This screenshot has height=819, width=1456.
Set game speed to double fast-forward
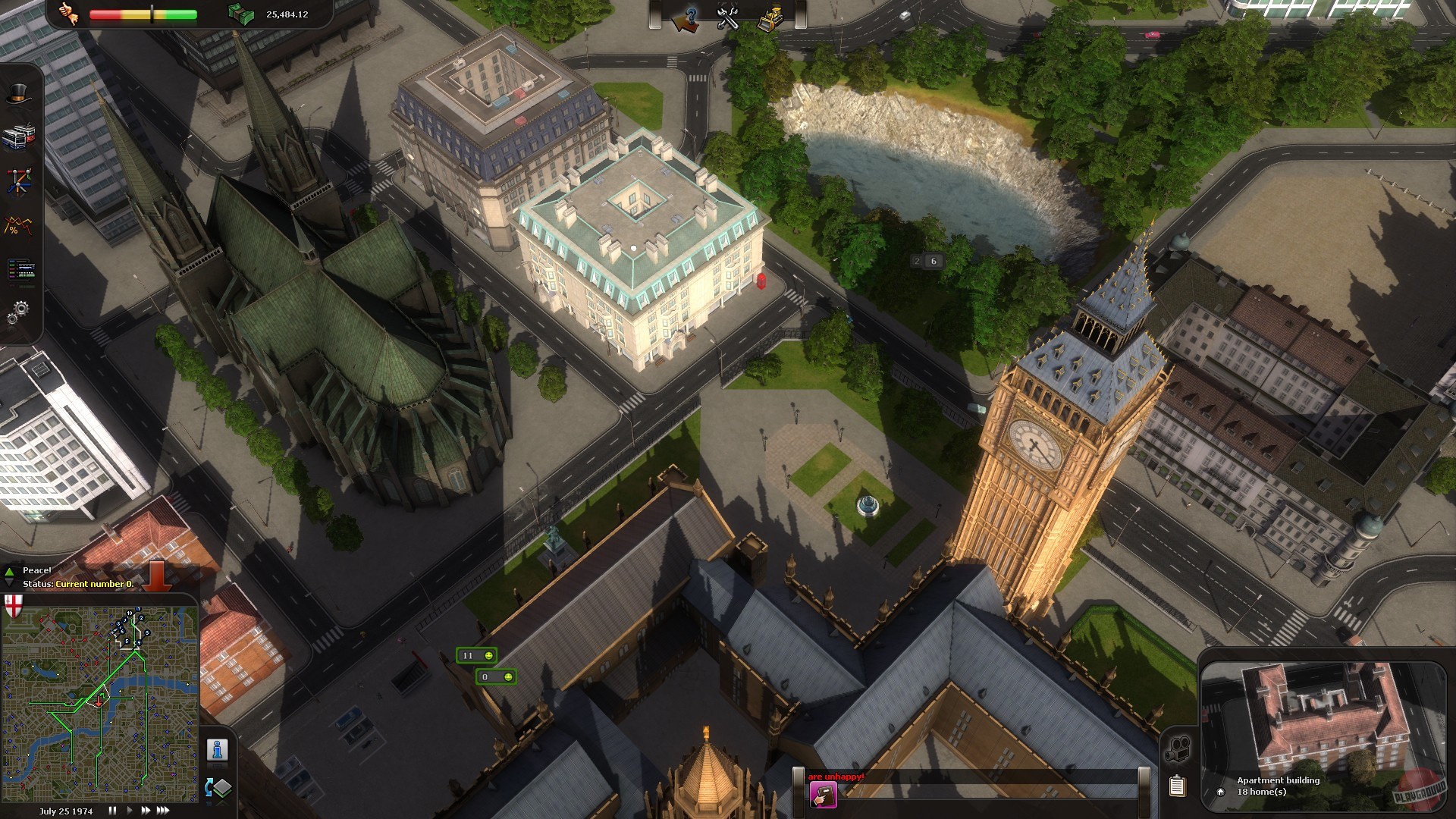(145, 811)
